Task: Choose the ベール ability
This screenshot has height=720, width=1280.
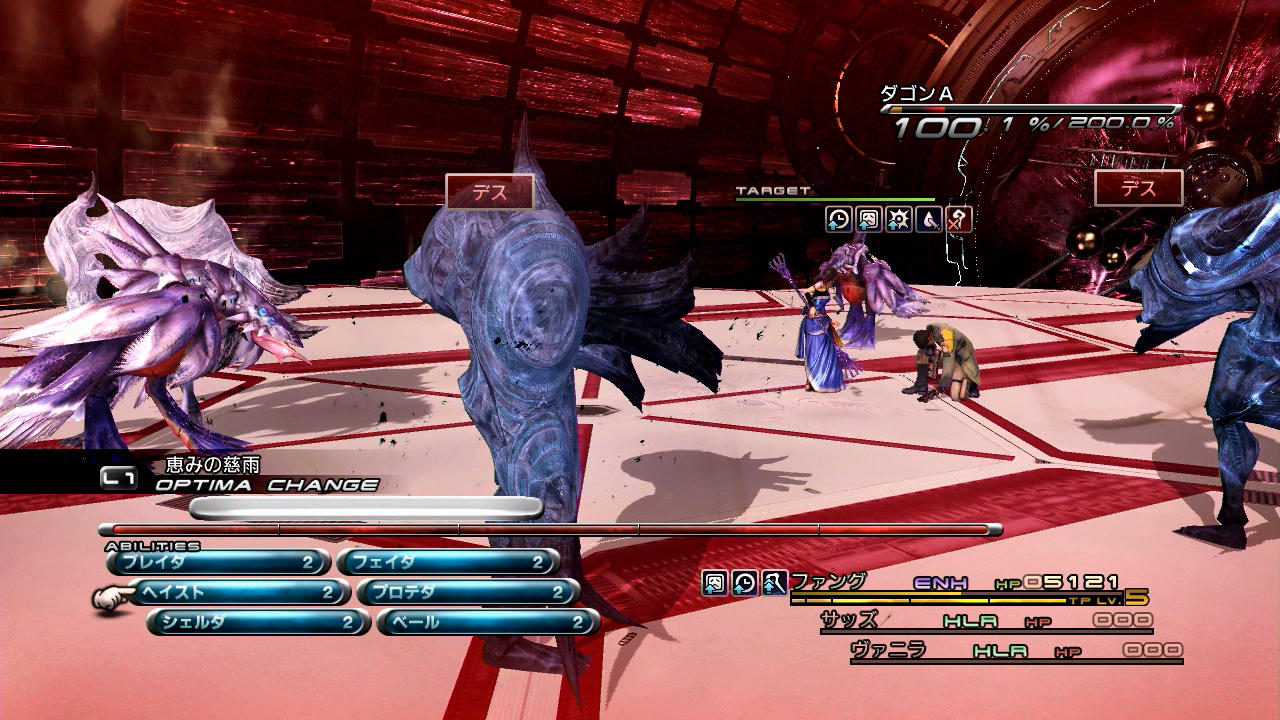Action: 487,623
